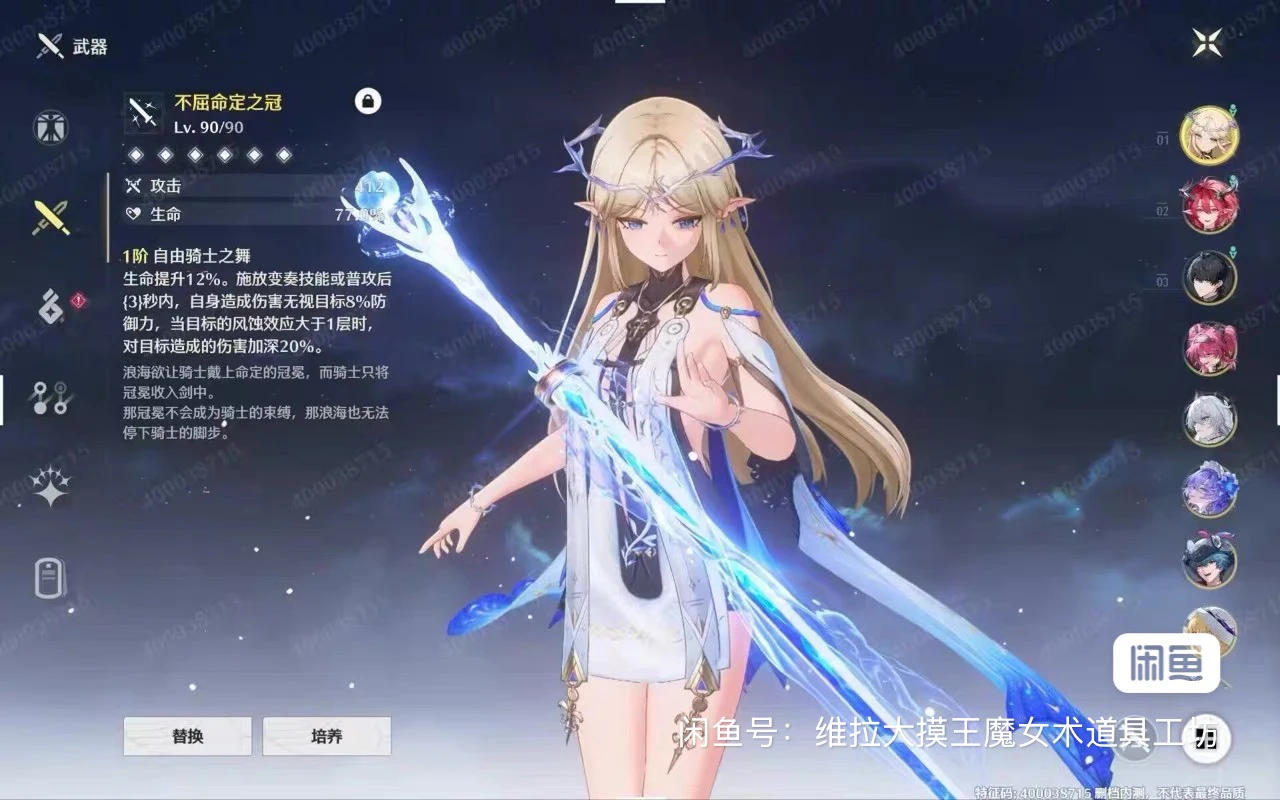
Task: Switch to the character attributes tab
Action: 50,128
